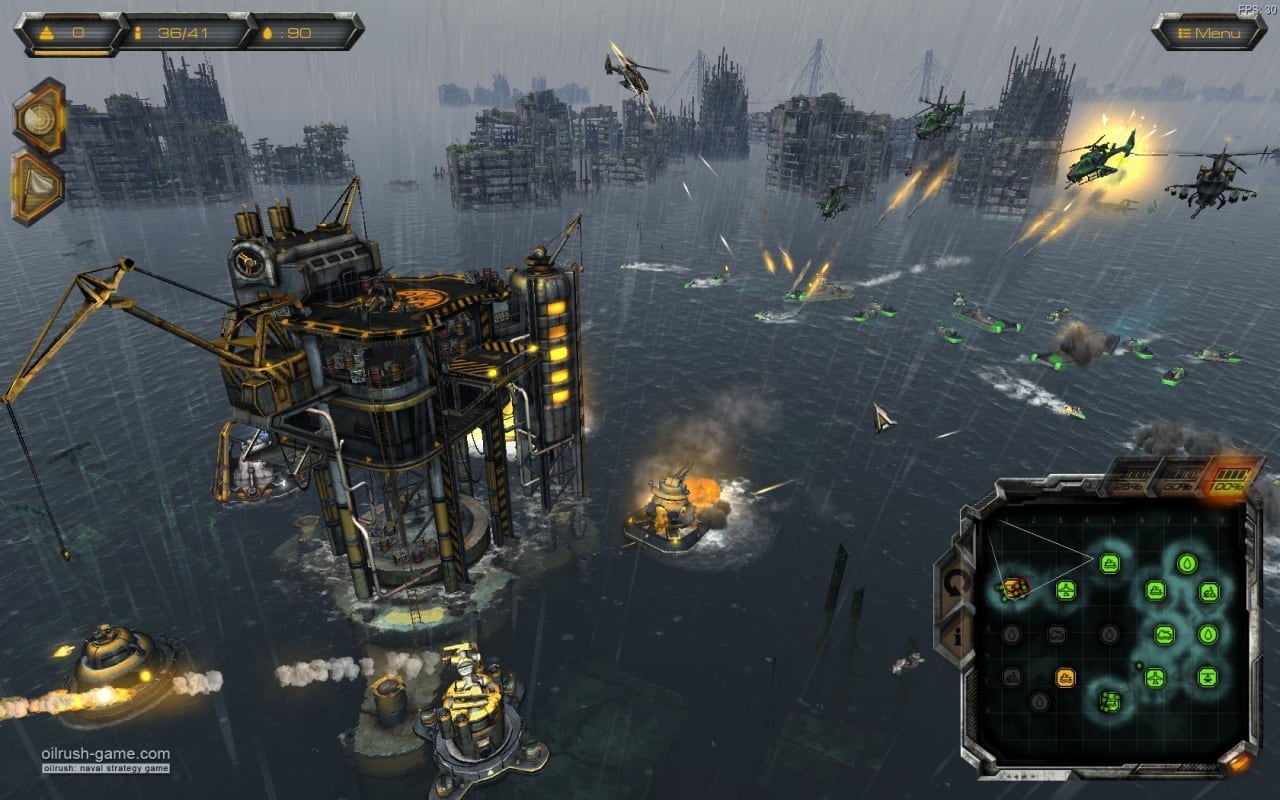Activate the white flag ability icon
This screenshot has width=1280, height=800.
[x=40, y=187]
